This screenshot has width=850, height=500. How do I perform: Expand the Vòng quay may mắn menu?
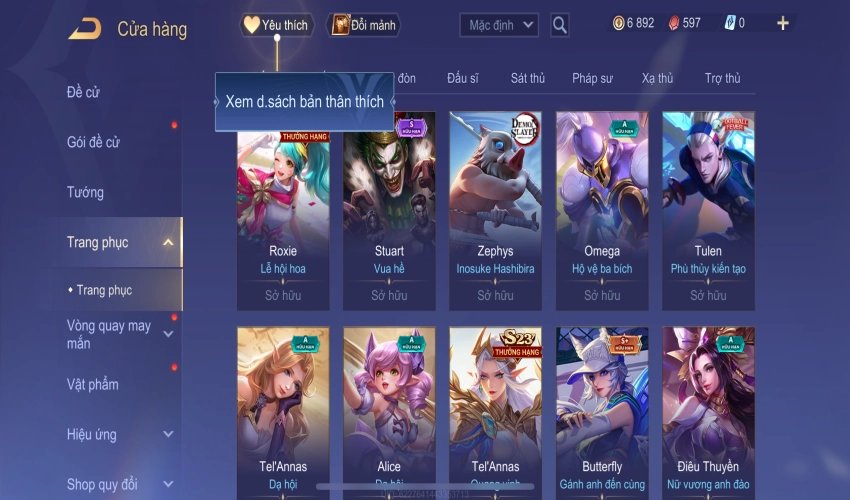(168, 334)
